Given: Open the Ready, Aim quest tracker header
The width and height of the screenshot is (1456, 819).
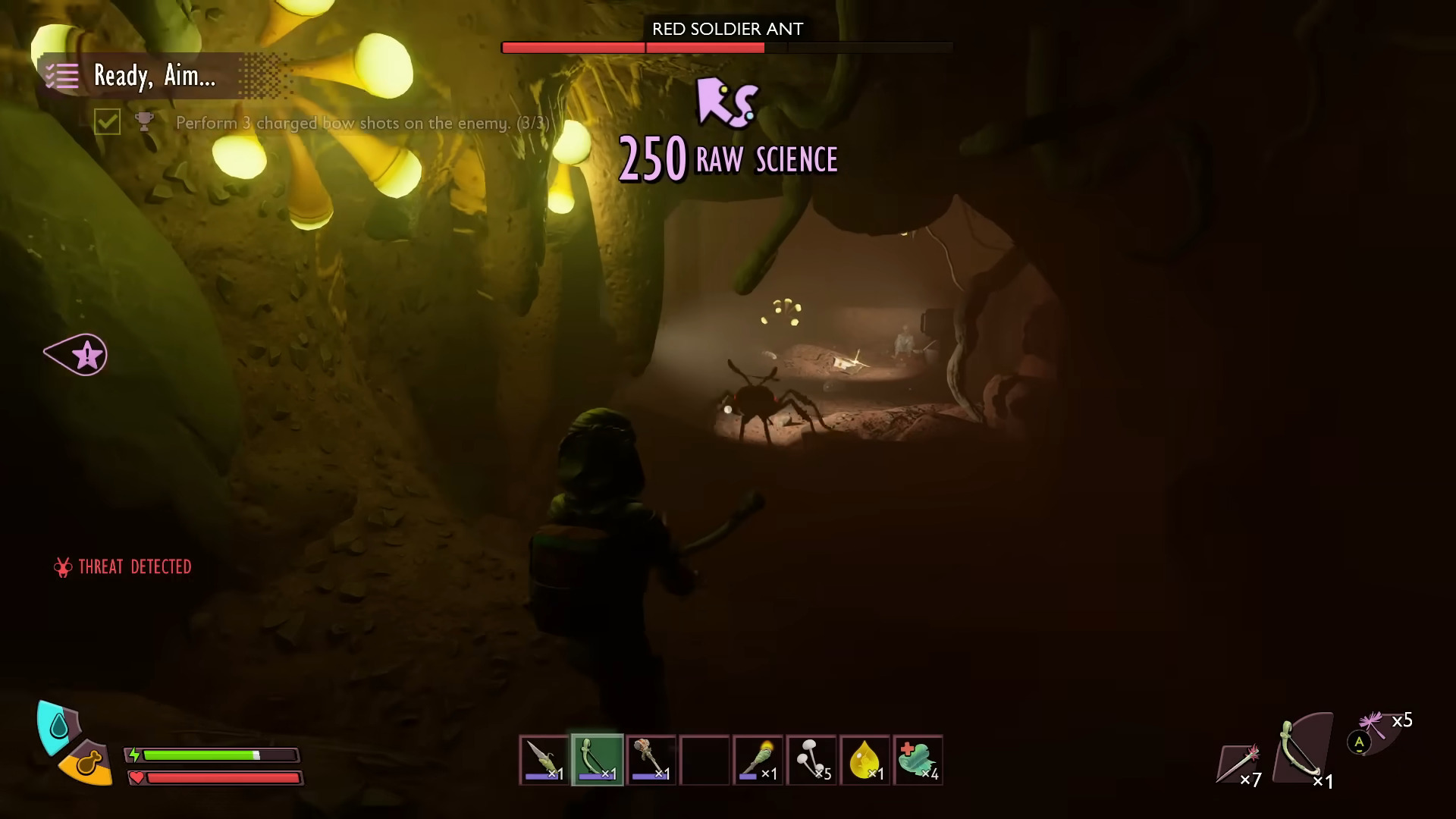Looking at the screenshot, I should [x=155, y=76].
